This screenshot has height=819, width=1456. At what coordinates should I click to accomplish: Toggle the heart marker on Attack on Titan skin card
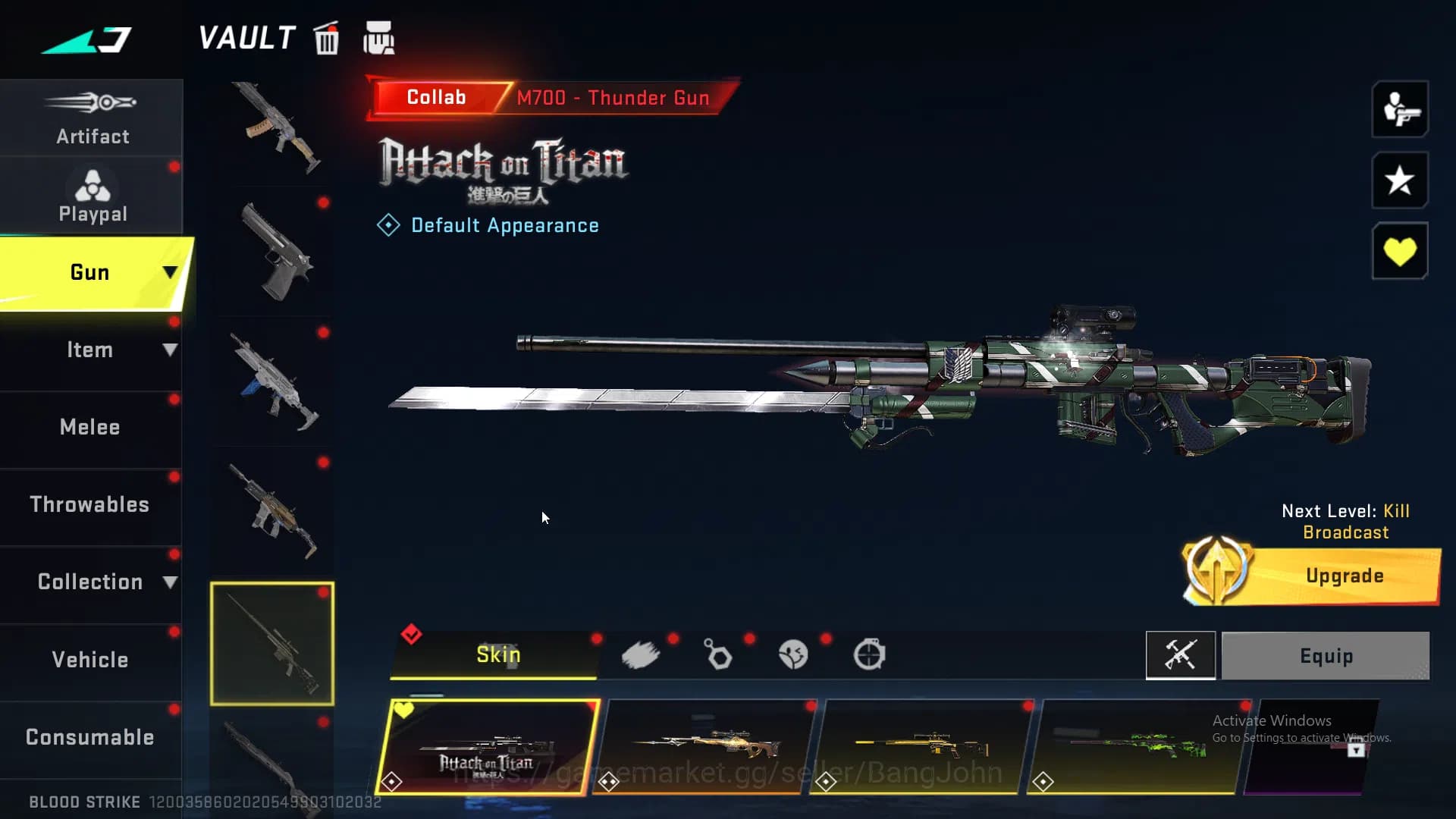point(403,711)
